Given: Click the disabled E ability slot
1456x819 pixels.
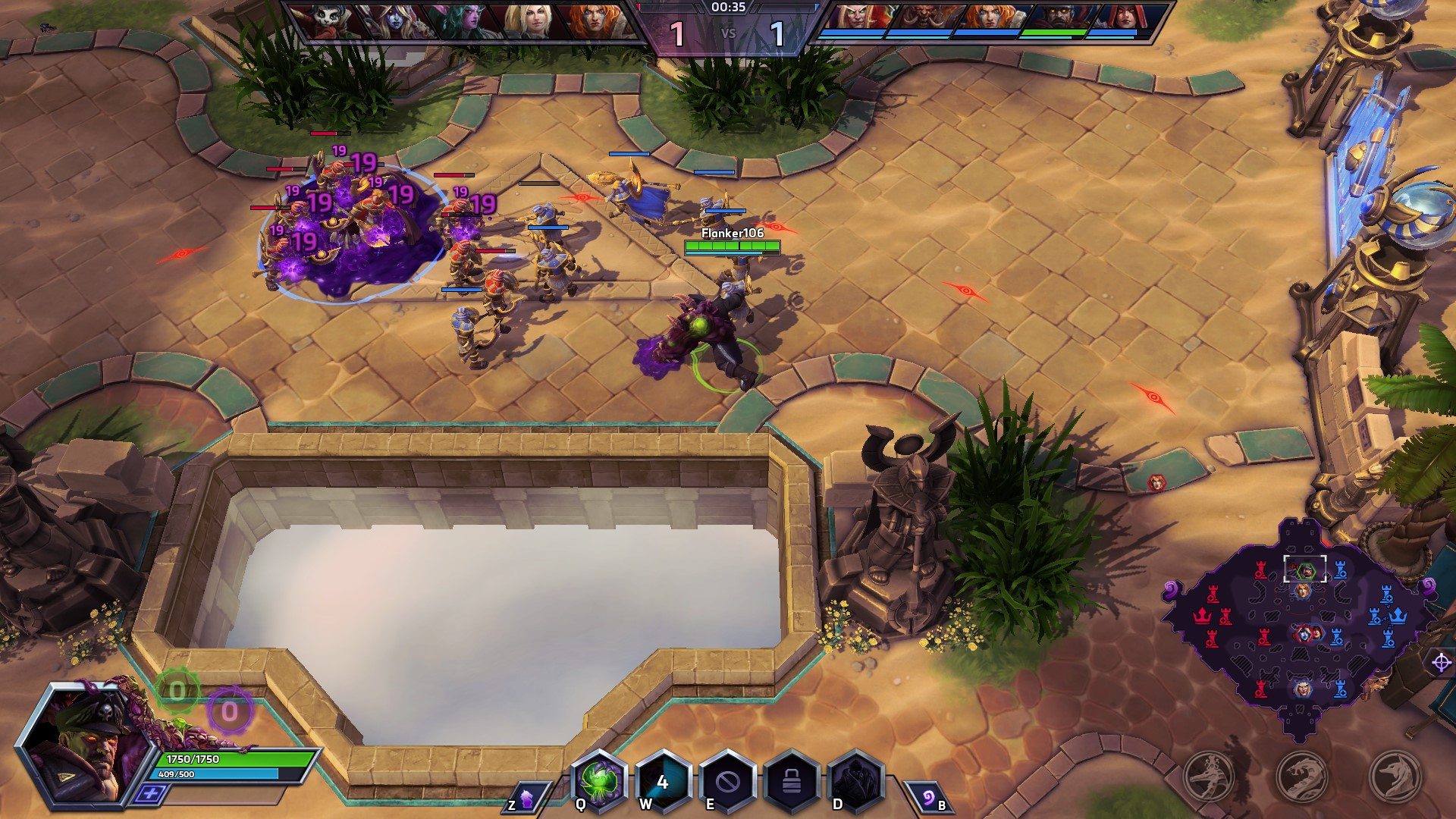Looking at the screenshot, I should (727, 781).
